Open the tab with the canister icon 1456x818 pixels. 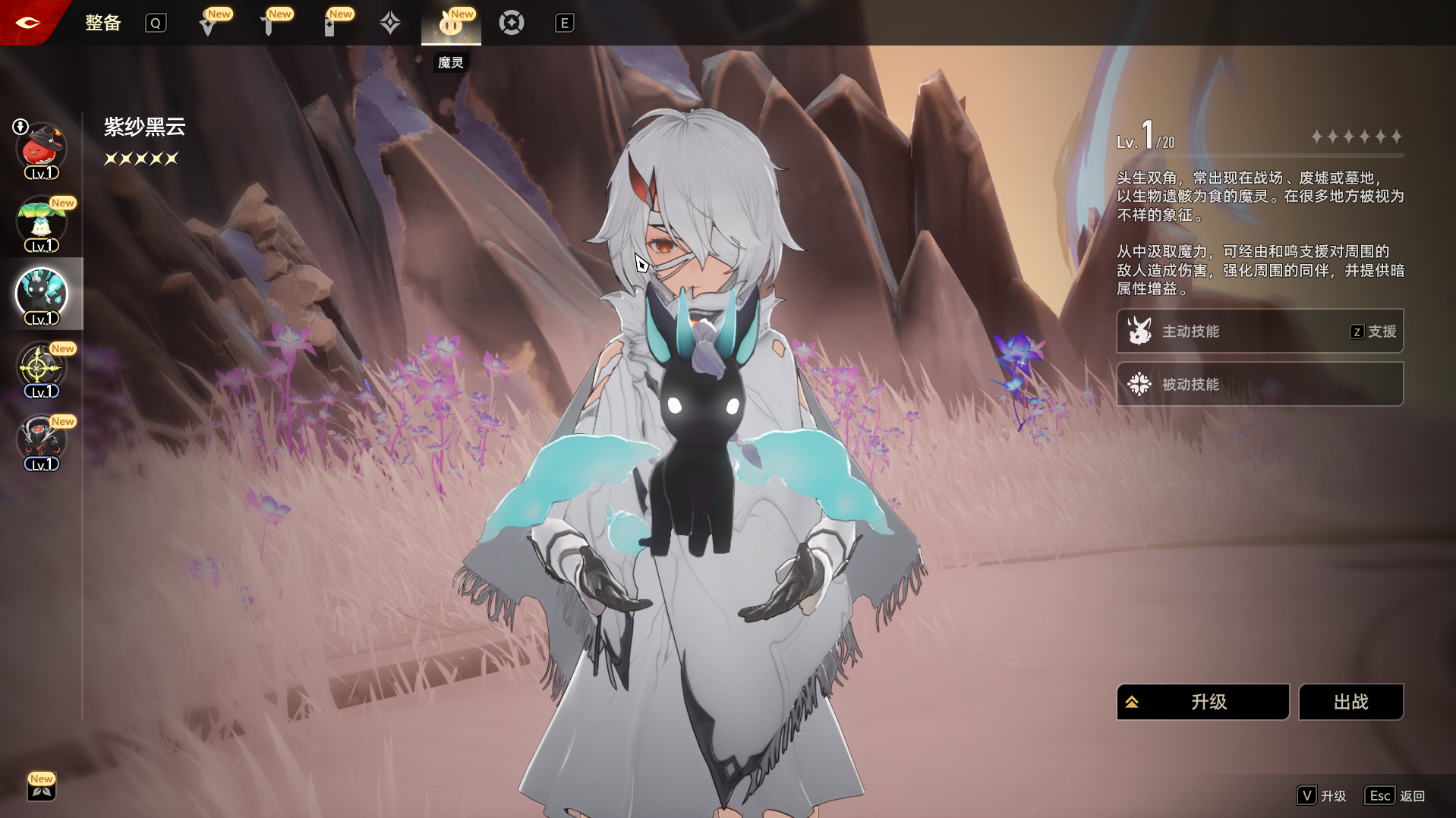pos(329,24)
